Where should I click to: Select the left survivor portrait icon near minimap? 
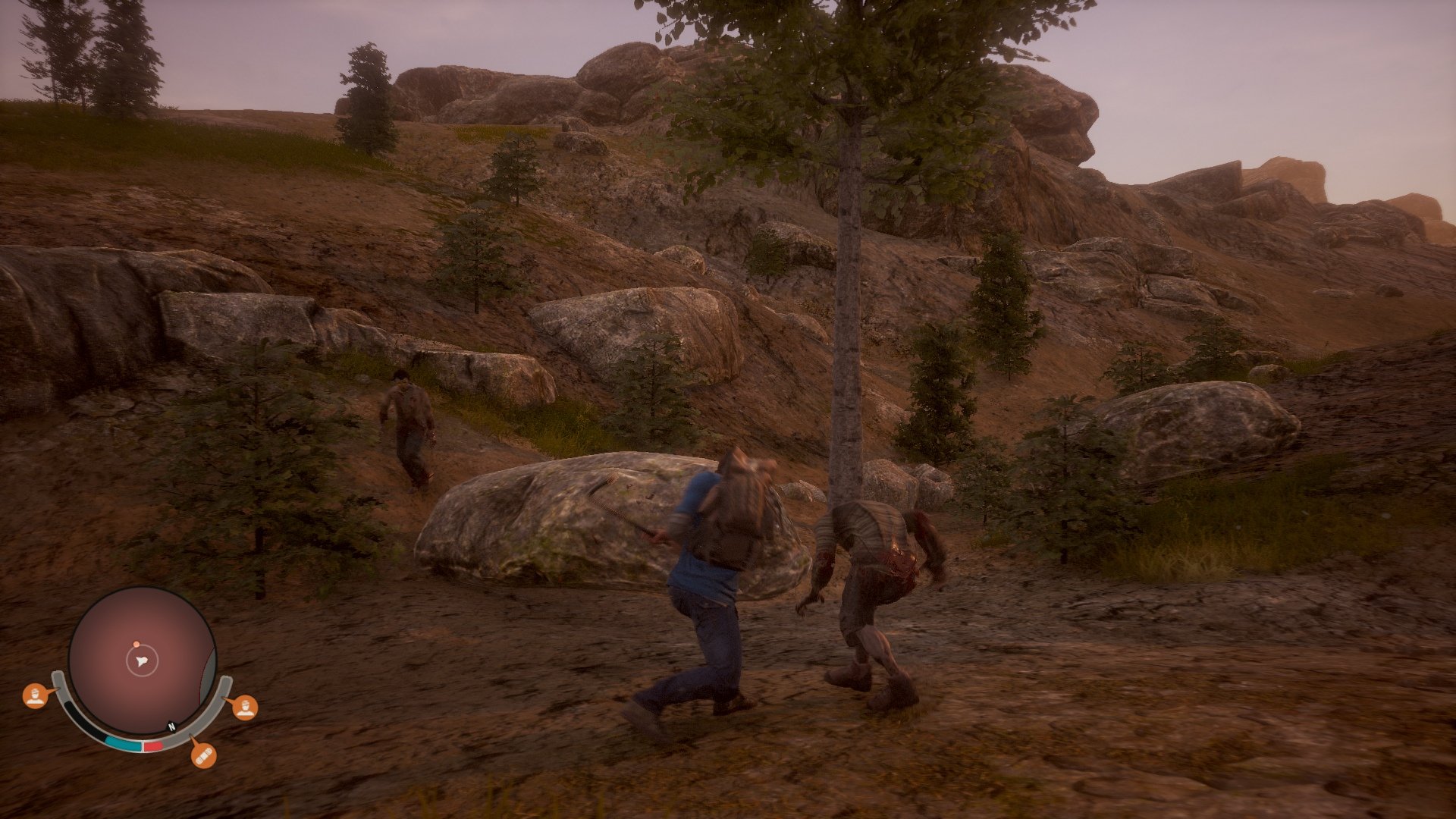point(35,697)
